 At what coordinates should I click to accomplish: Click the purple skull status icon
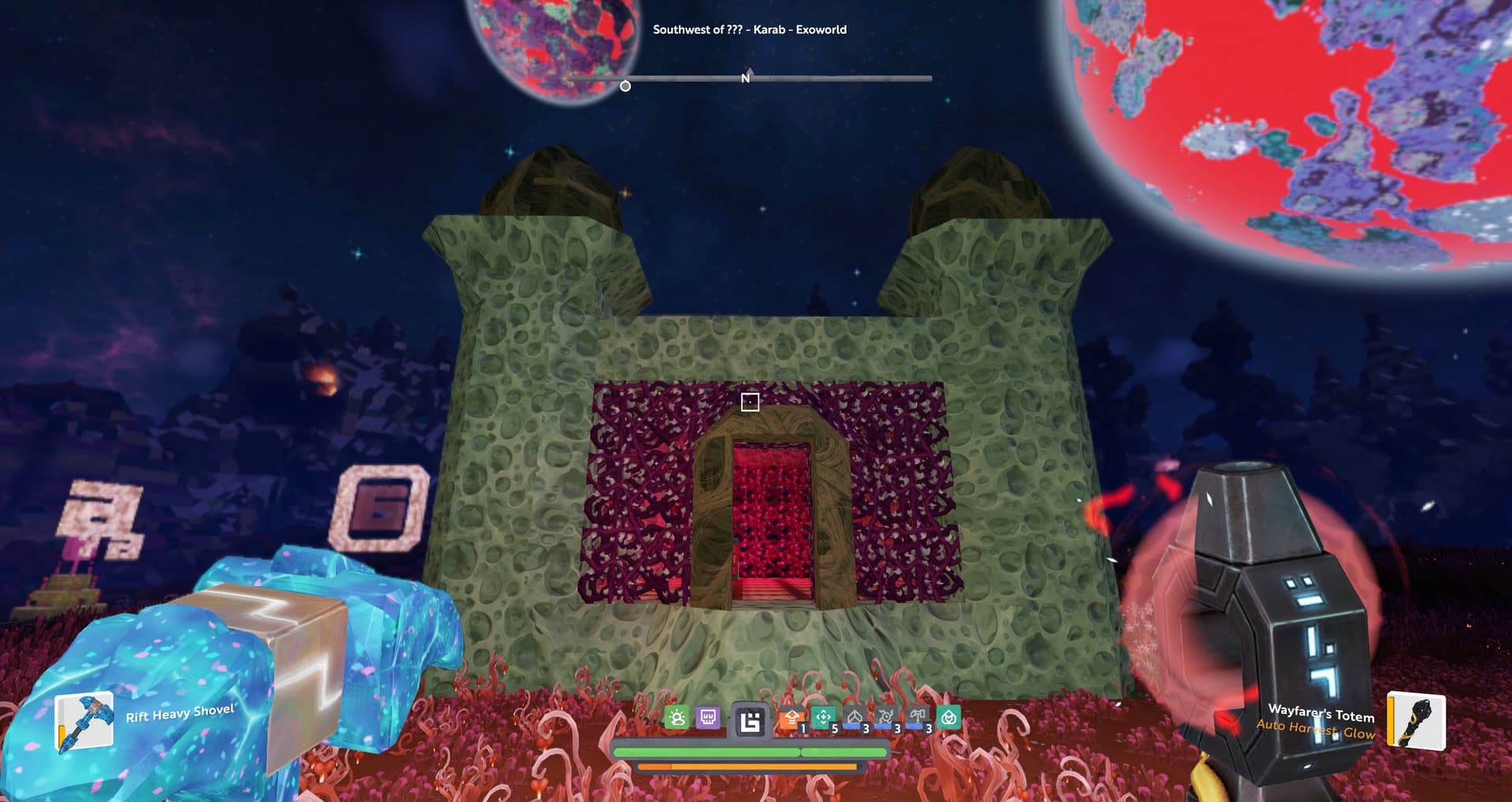coord(708,718)
